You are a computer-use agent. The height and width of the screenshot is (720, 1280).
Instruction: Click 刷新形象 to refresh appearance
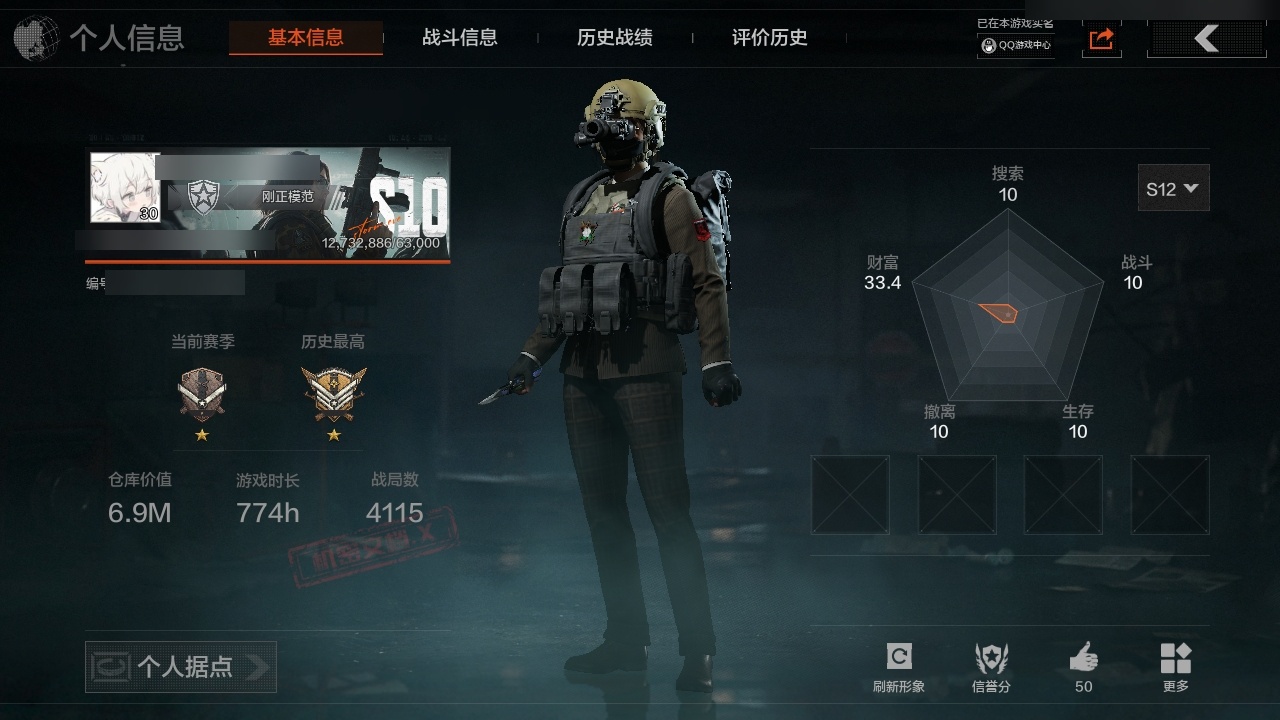(898, 665)
